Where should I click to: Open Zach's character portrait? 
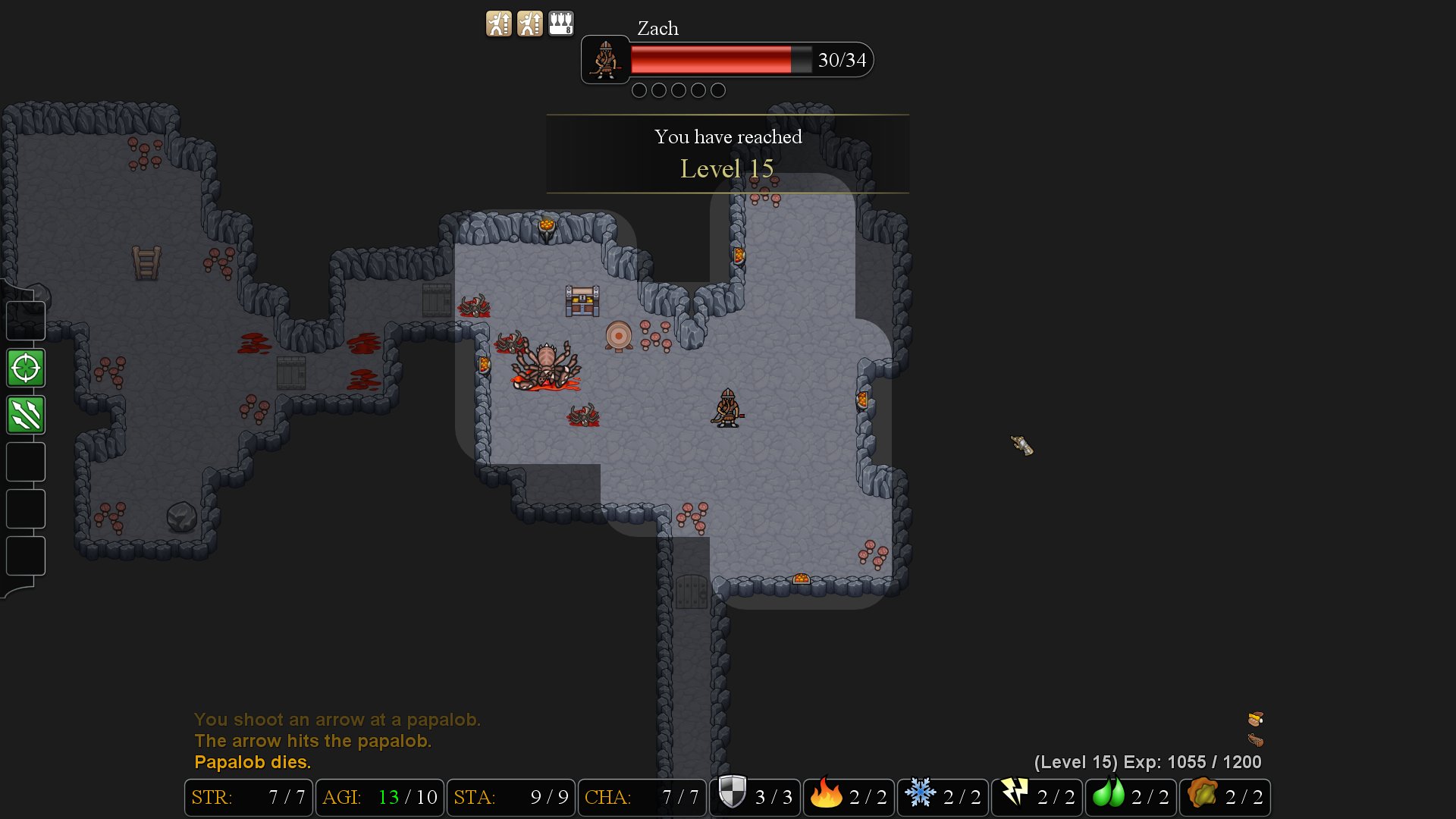coord(604,60)
